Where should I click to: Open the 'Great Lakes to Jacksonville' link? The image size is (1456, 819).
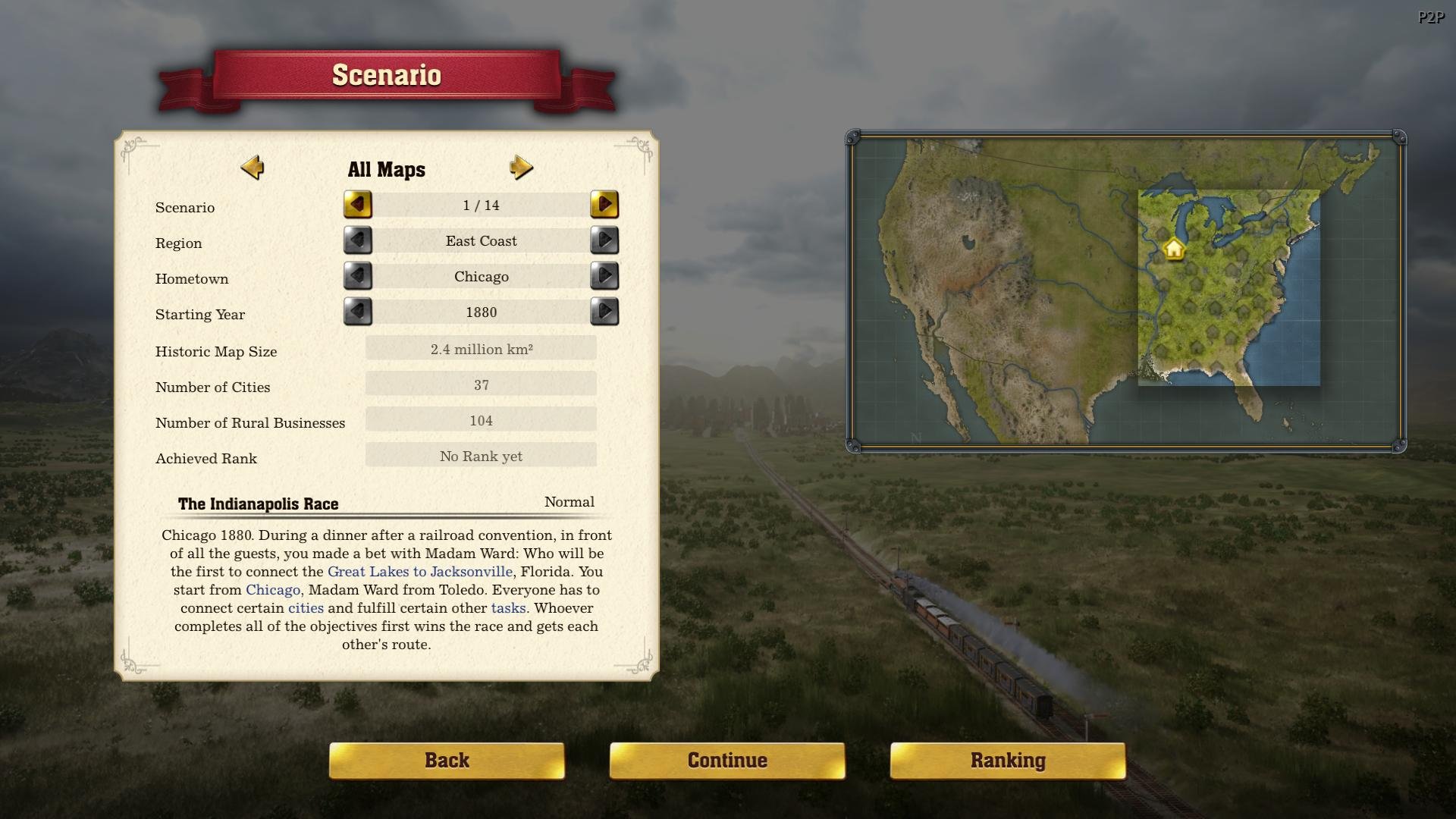419,572
